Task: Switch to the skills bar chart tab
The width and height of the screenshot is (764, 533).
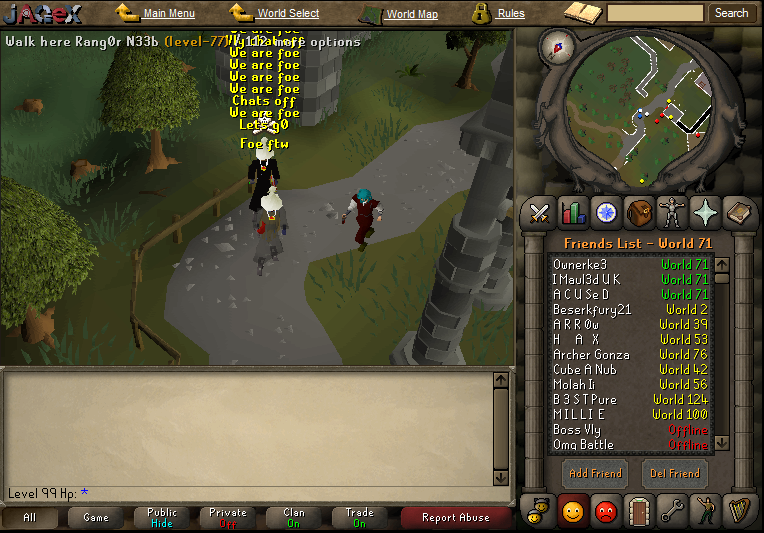Action: pyautogui.click(x=573, y=212)
